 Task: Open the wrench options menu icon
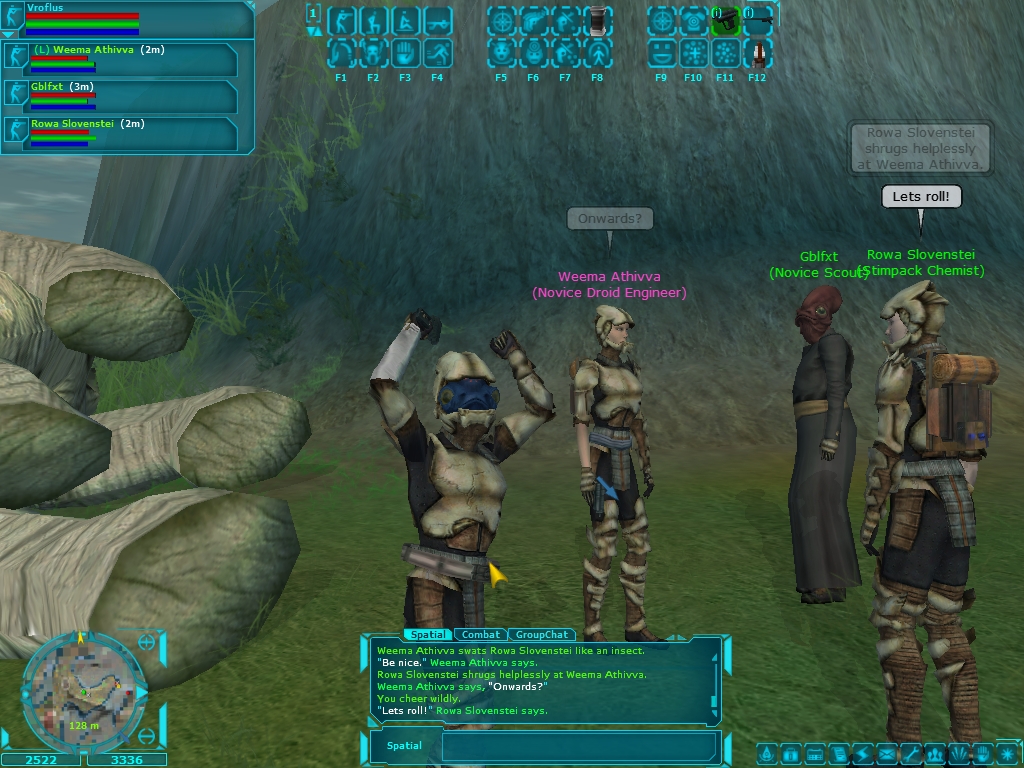pyautogui.click(x=910, y=753)
